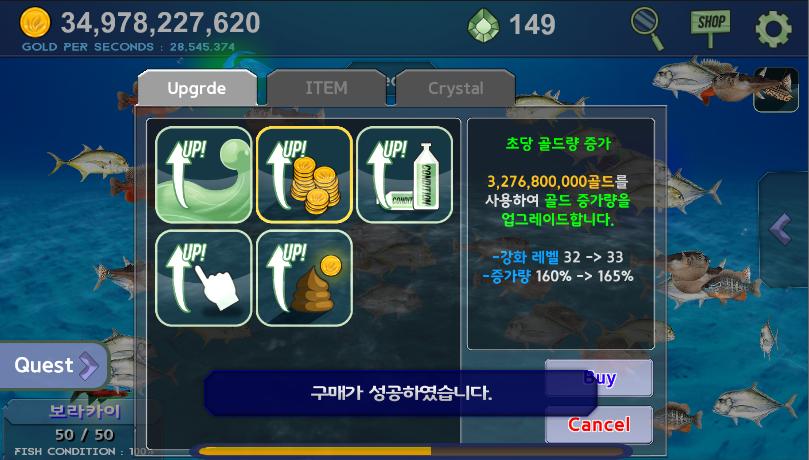The image size is (809, 460).
Task: Switch to the Upgrde tab
Action: click(197, 88)
